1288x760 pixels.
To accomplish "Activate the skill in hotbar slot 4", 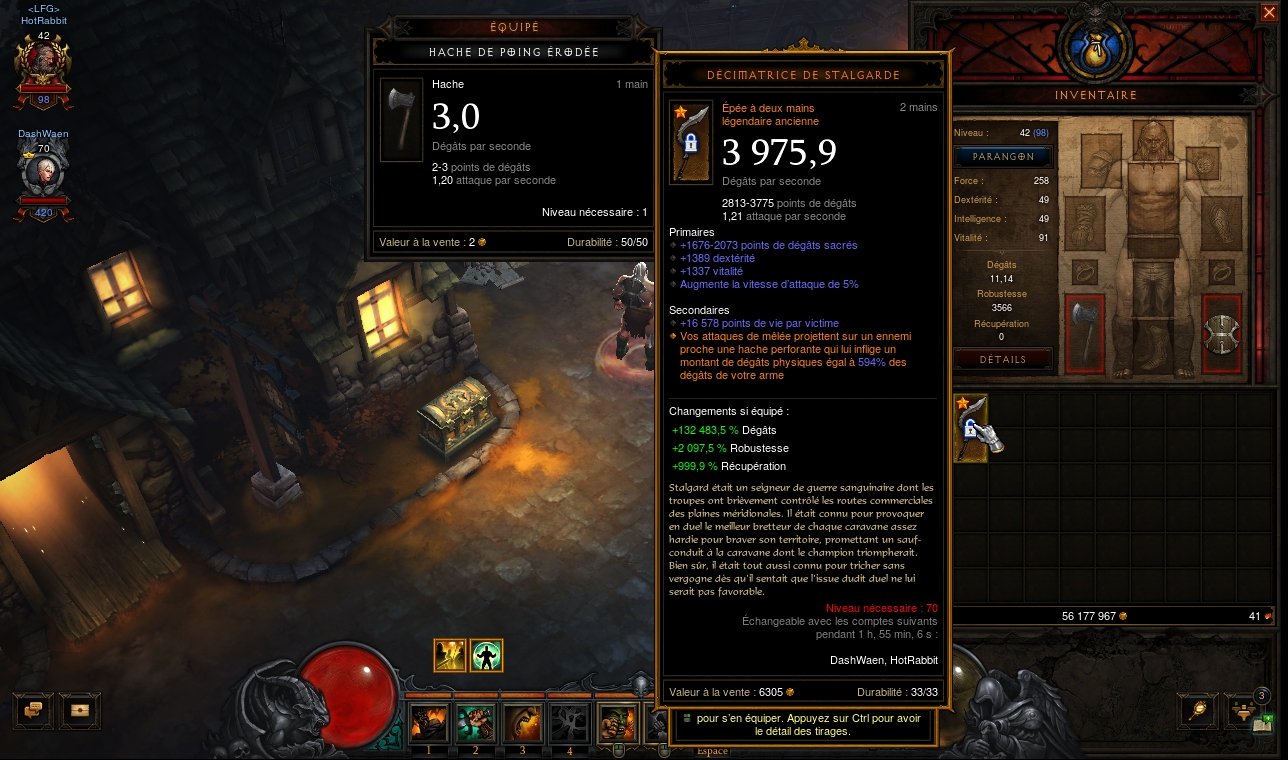I will pyautogui.click(x=569, y=722).
